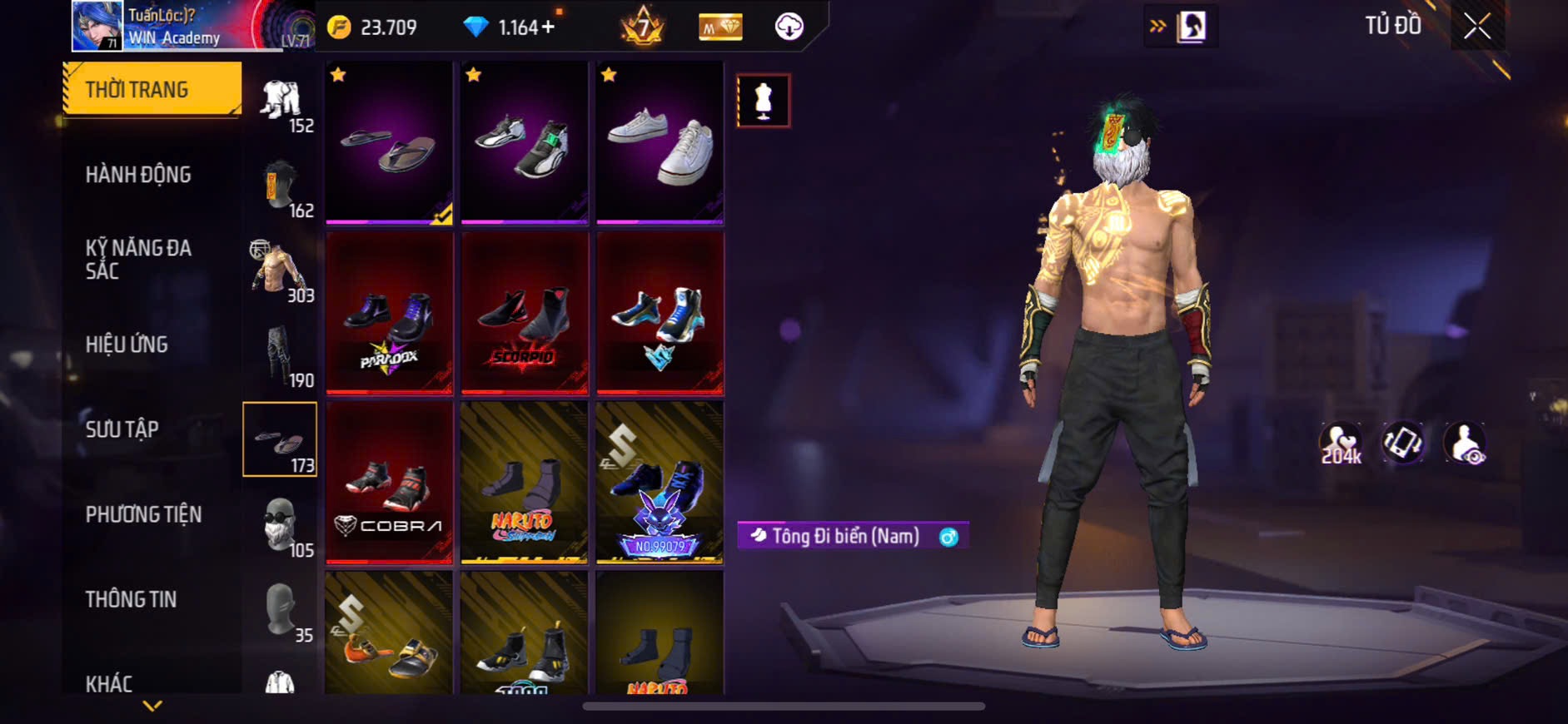Pick the Cobra red sneakers

coord(389,483)
